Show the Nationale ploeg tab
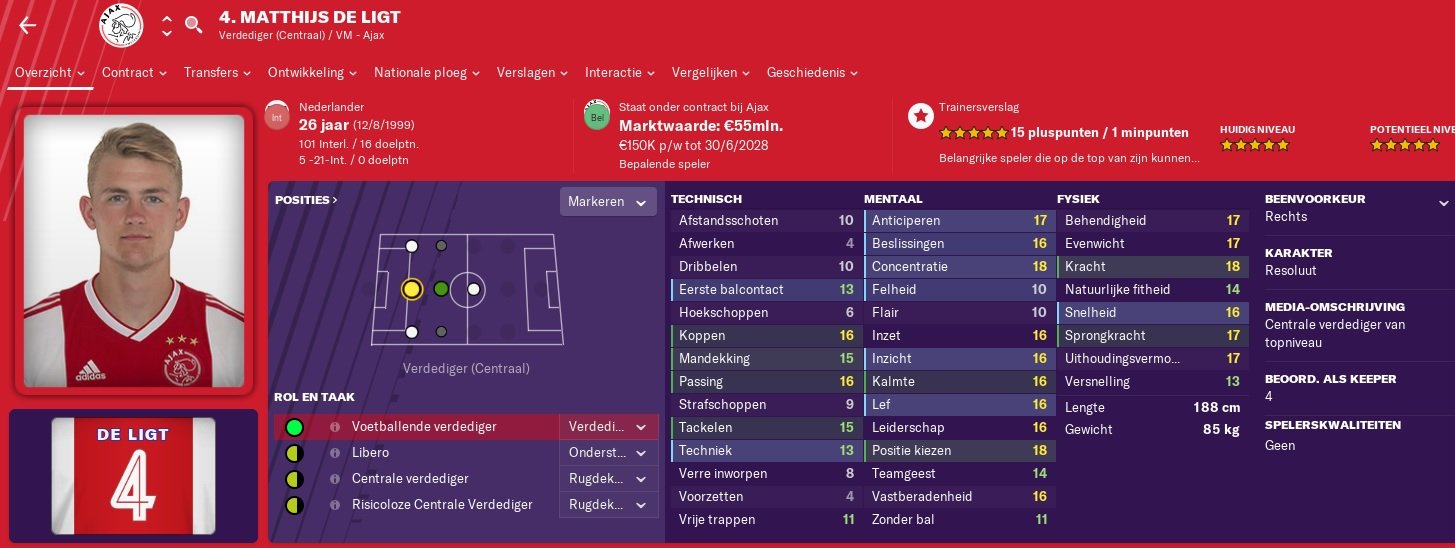The image size is (1455, 548). (427, 72)
